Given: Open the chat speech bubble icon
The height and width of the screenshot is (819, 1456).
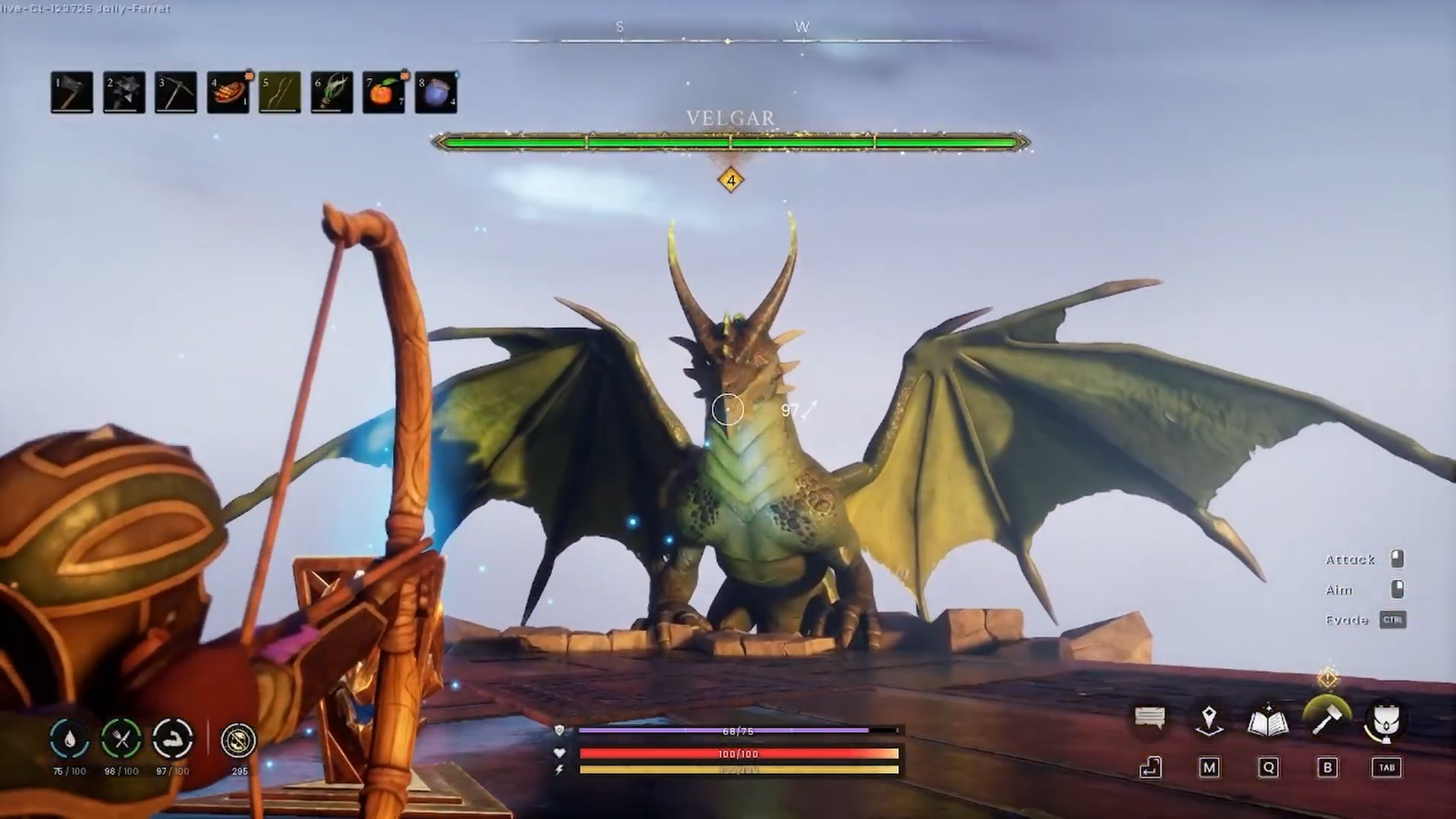Looking at the screenshot, I should [1150, 717].
